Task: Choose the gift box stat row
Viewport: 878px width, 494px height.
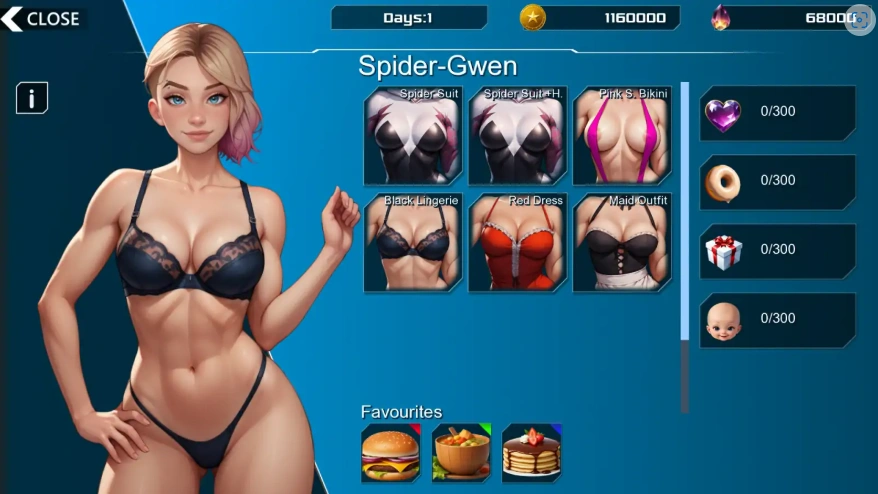Action: coord(777,250)
